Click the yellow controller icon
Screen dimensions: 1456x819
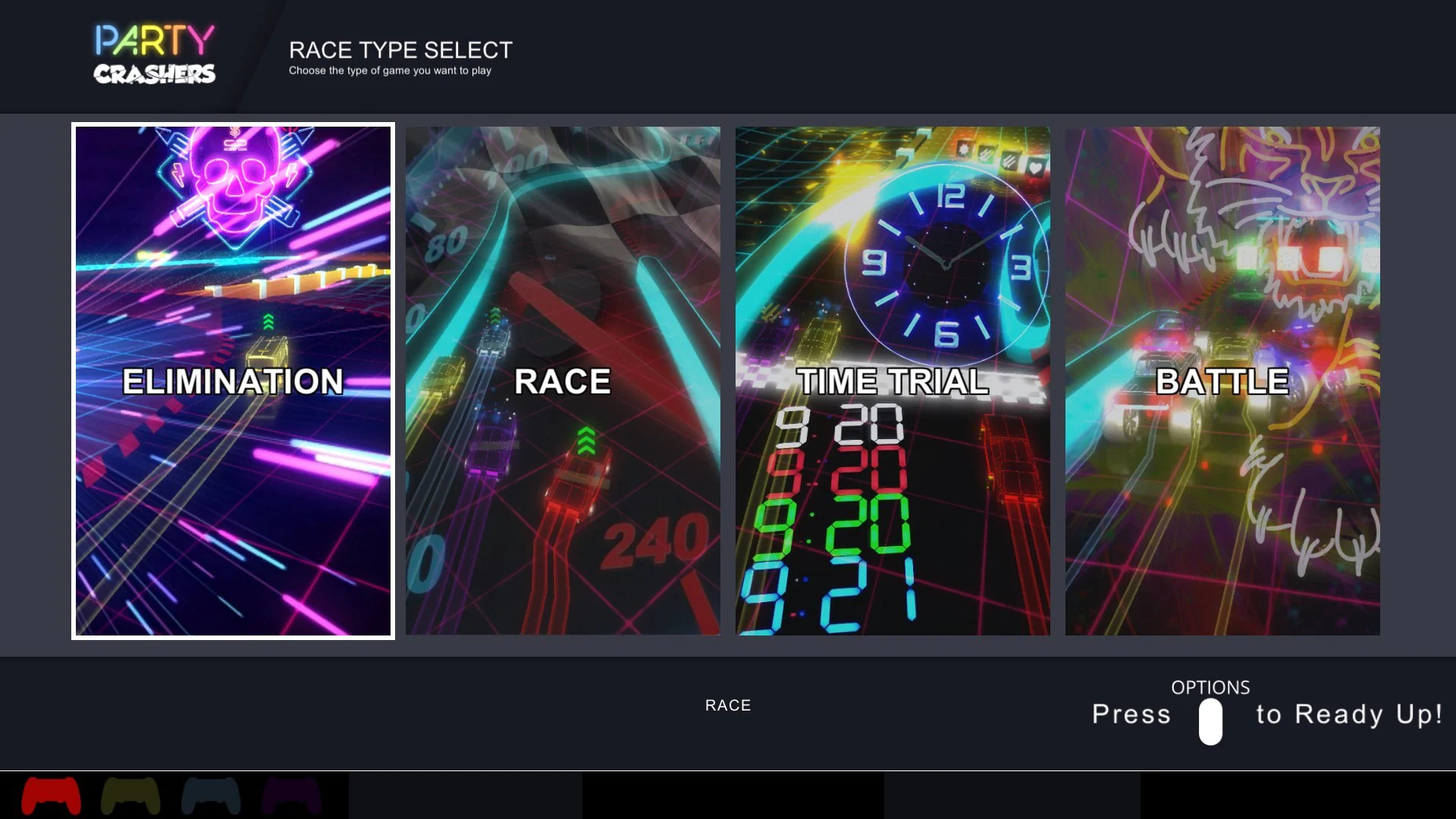(130, 795)
